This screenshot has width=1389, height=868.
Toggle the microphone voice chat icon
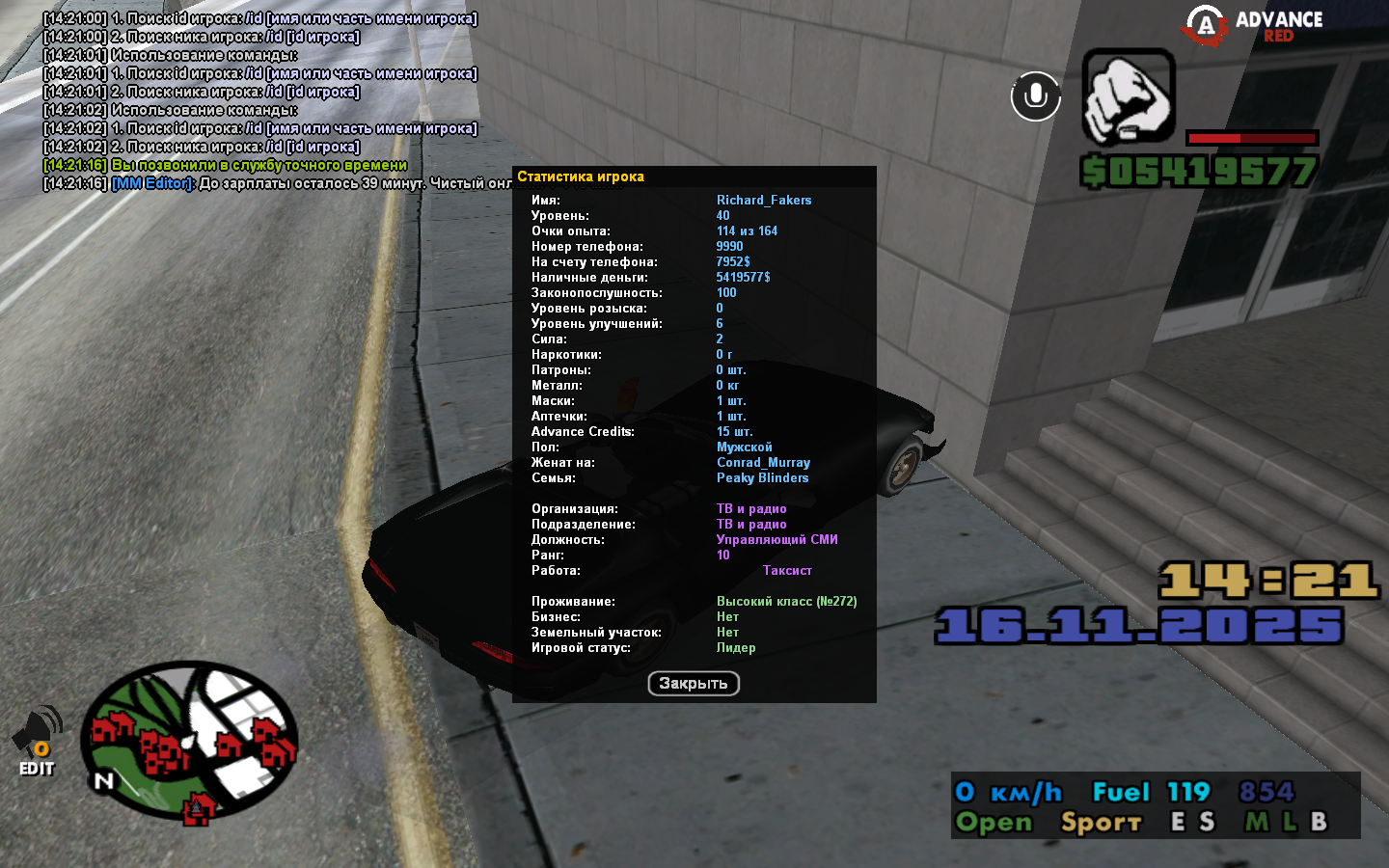[x=1036, y=96]
